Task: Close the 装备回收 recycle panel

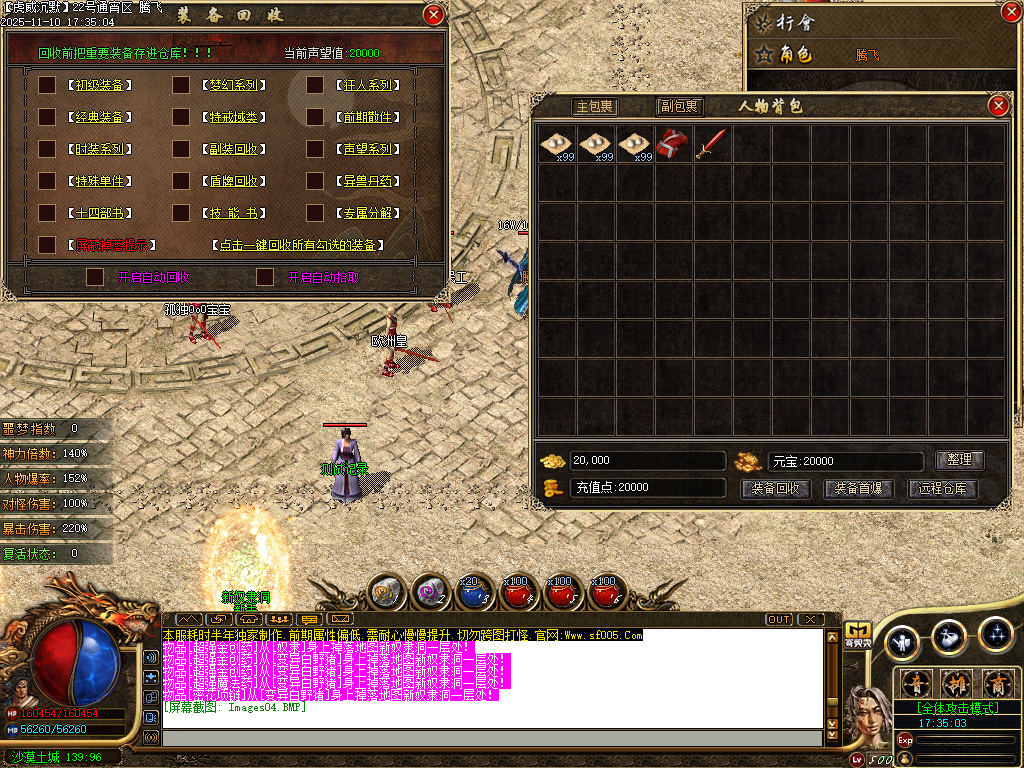Action: pyautogui.click(x=433, y=15)
